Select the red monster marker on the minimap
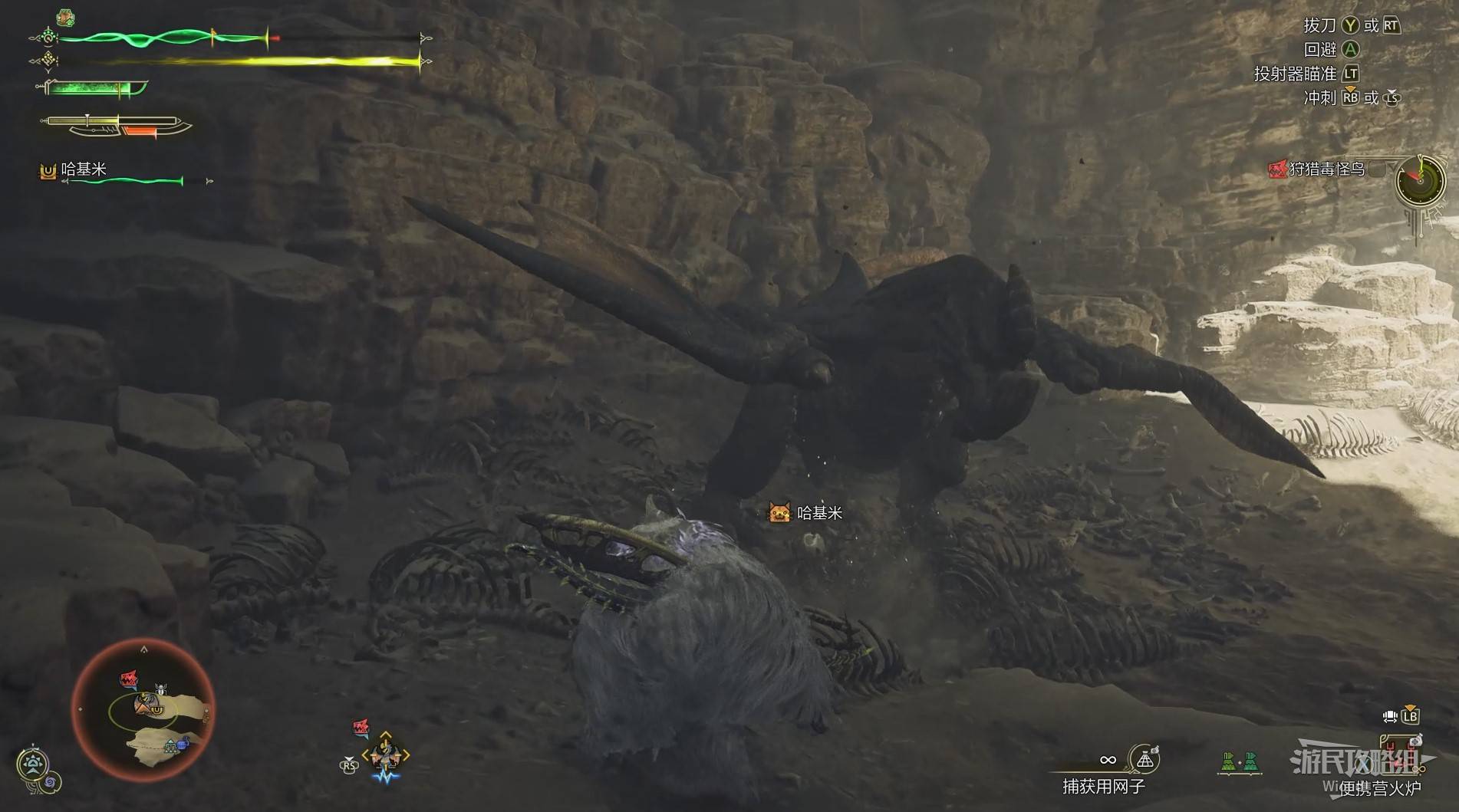 point(129,679)
